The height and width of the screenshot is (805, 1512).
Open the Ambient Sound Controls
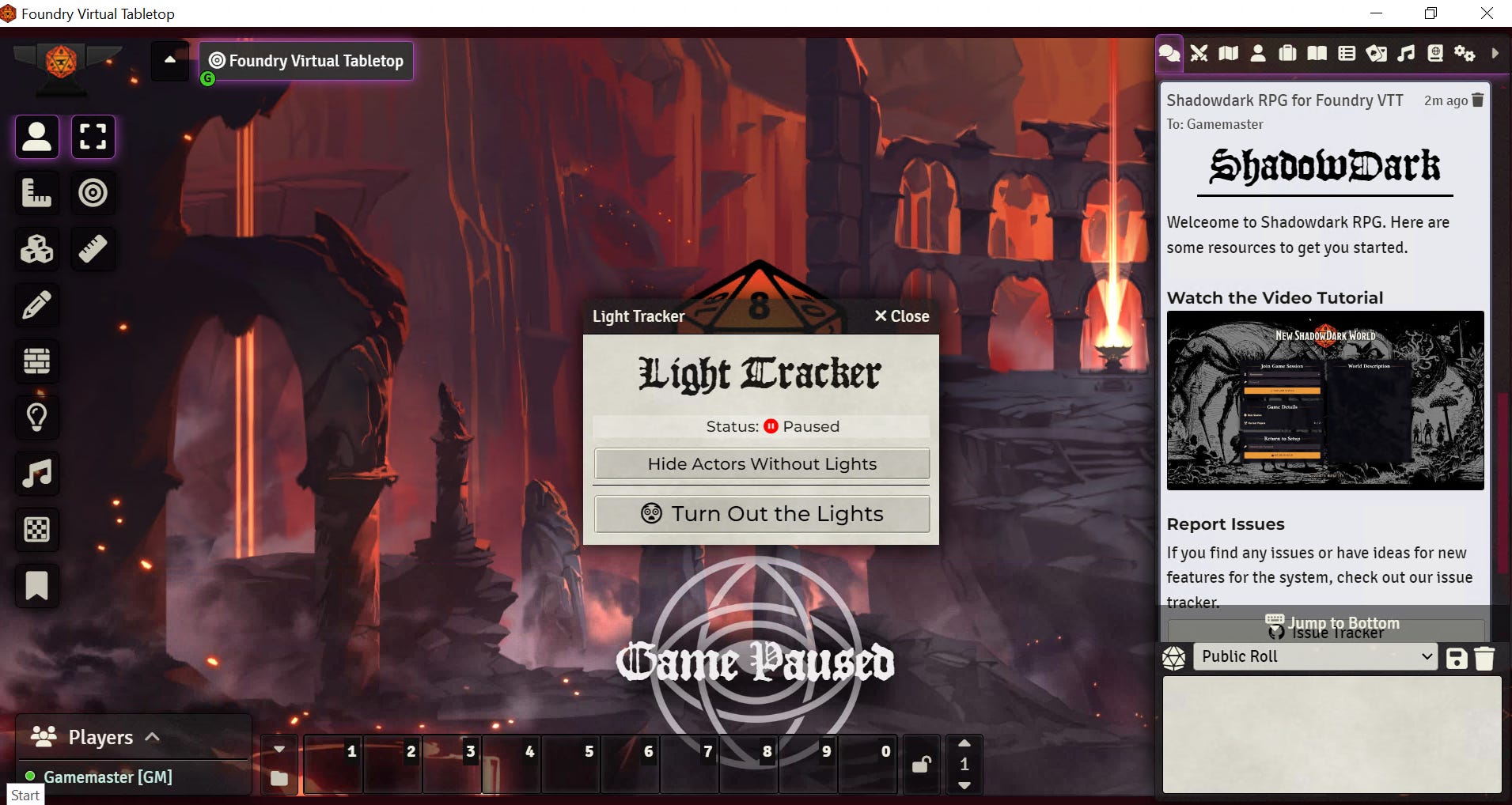tap(36, 474)
